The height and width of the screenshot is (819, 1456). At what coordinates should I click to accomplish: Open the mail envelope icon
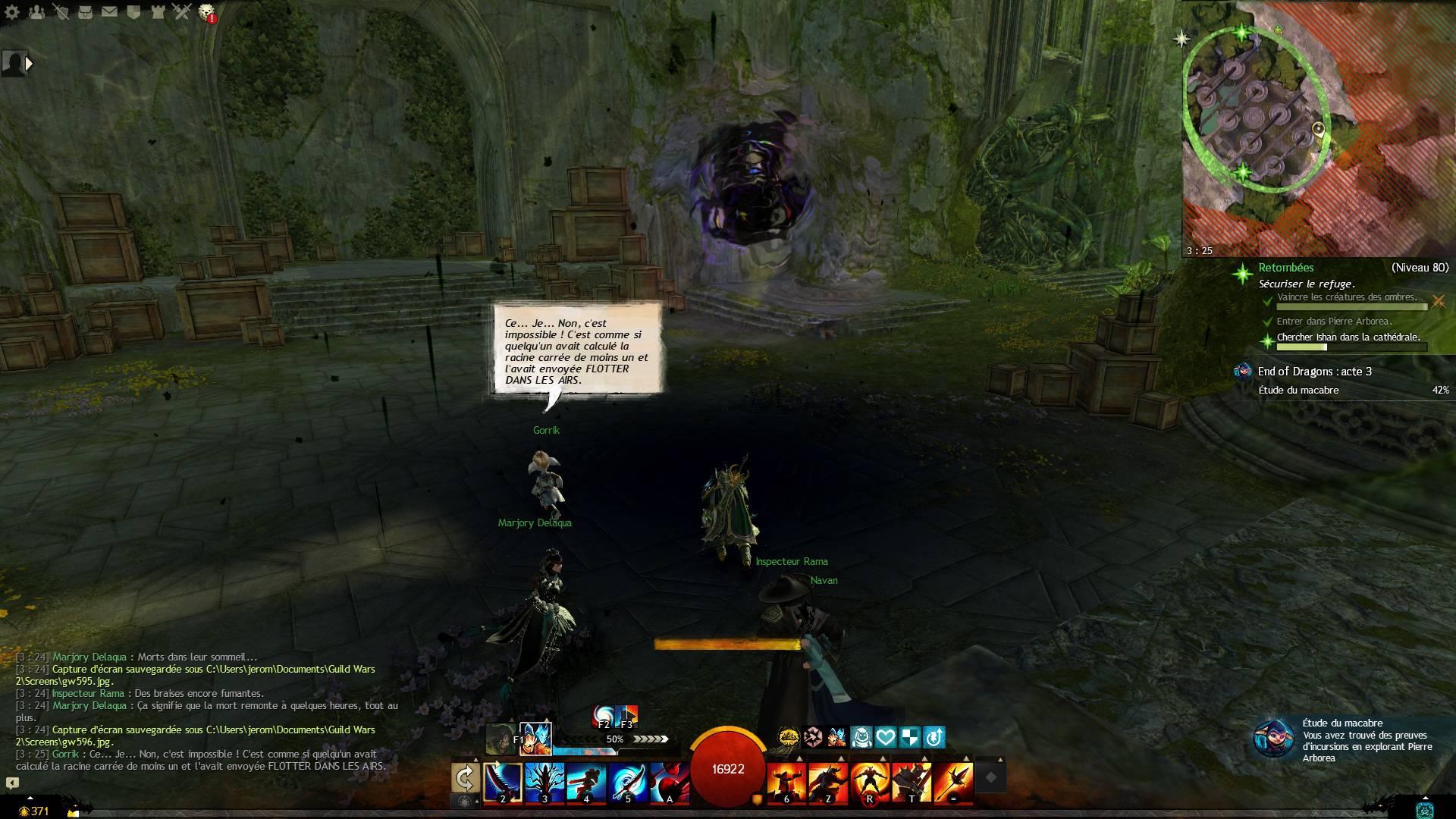pyautogui.click(x=109, y=12)
